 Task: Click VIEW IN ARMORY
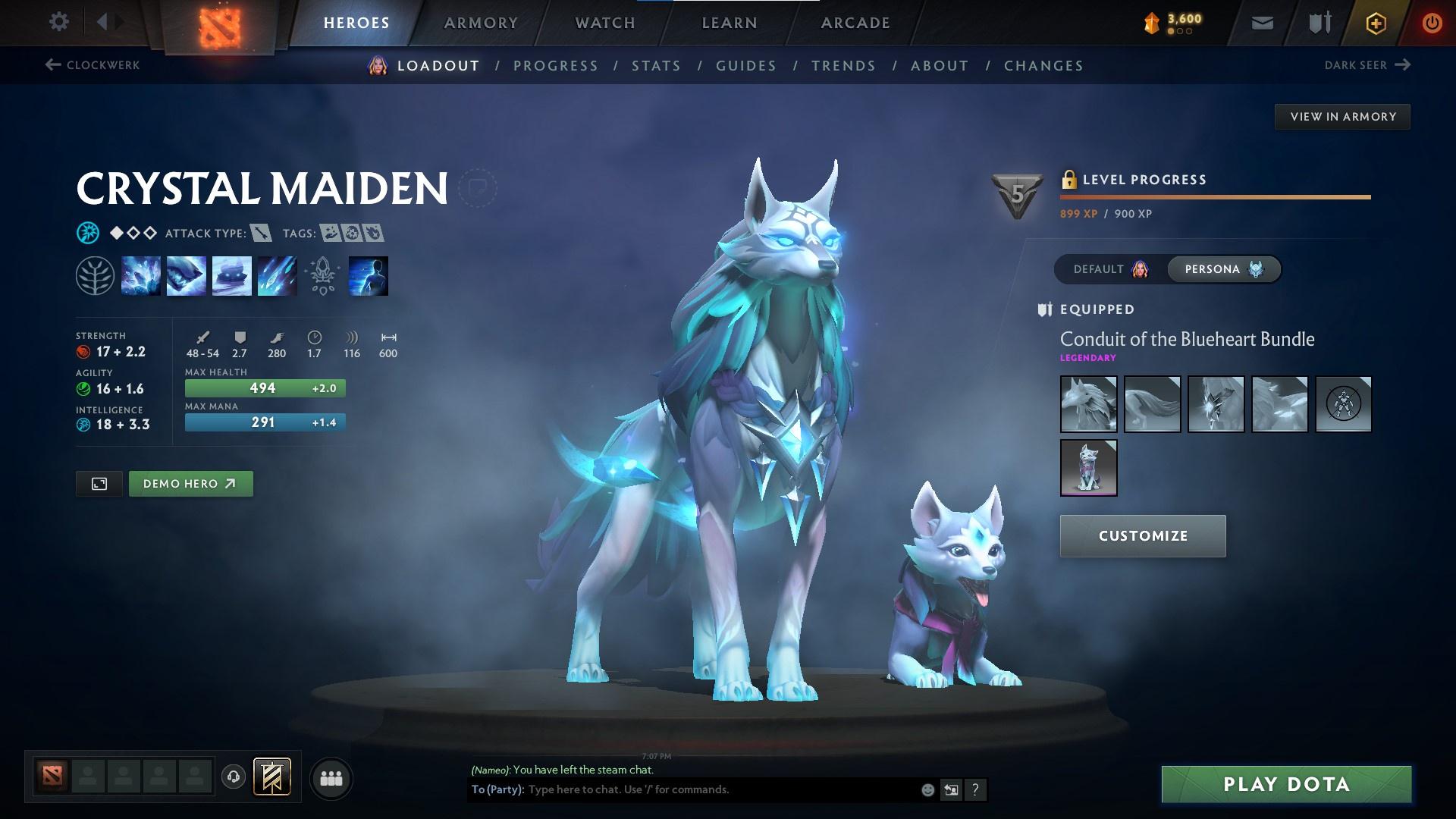[x=1342, y=116]
